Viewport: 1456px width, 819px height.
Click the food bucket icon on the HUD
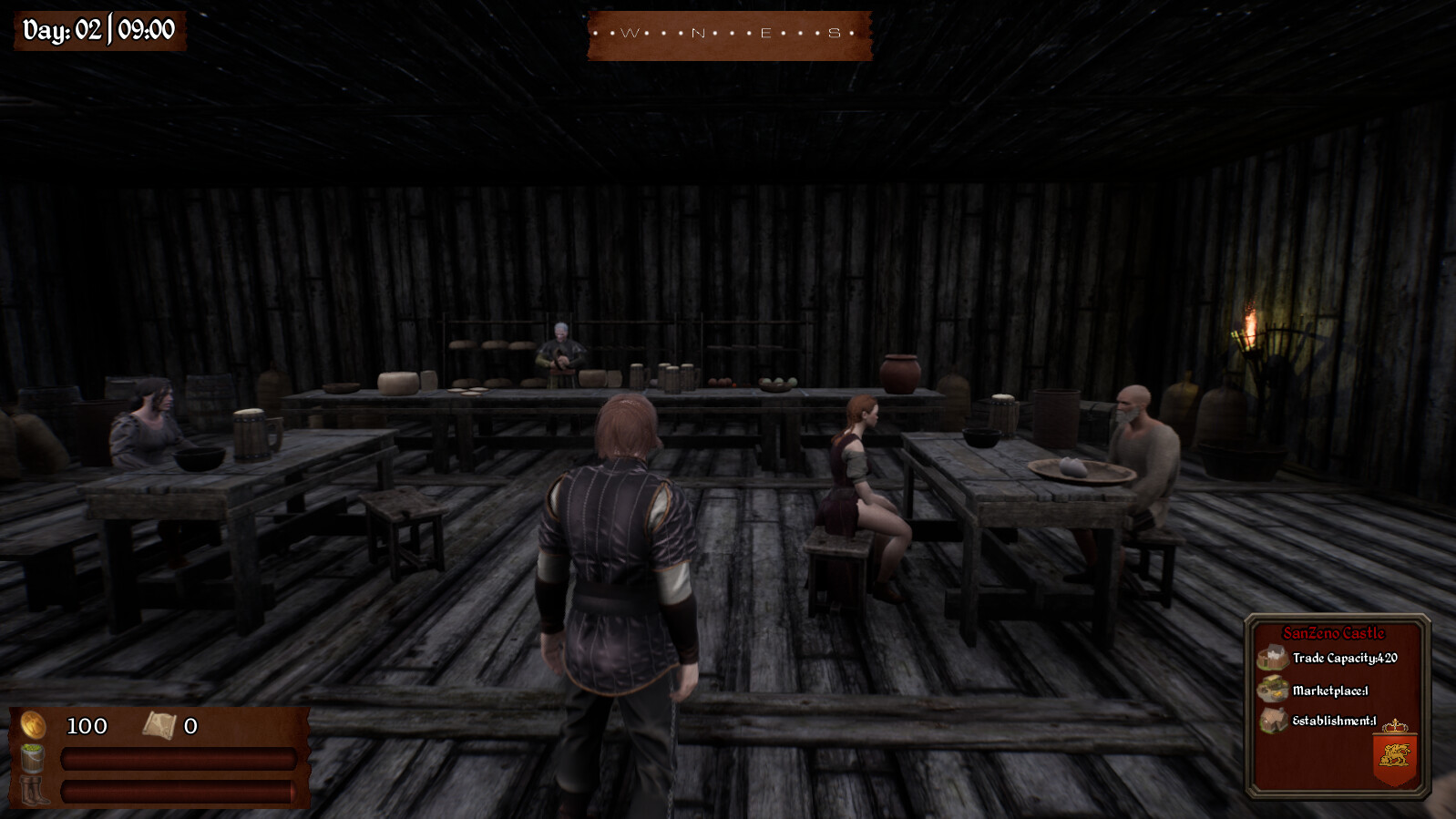tap(31, 759)
